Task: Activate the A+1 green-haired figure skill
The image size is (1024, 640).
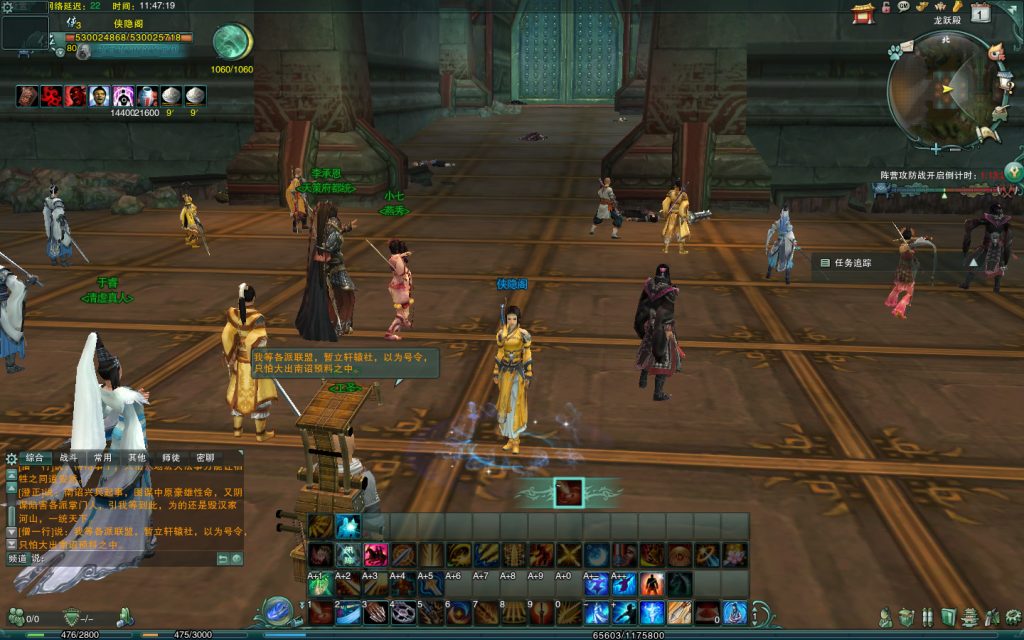Action: pos(320,583)
